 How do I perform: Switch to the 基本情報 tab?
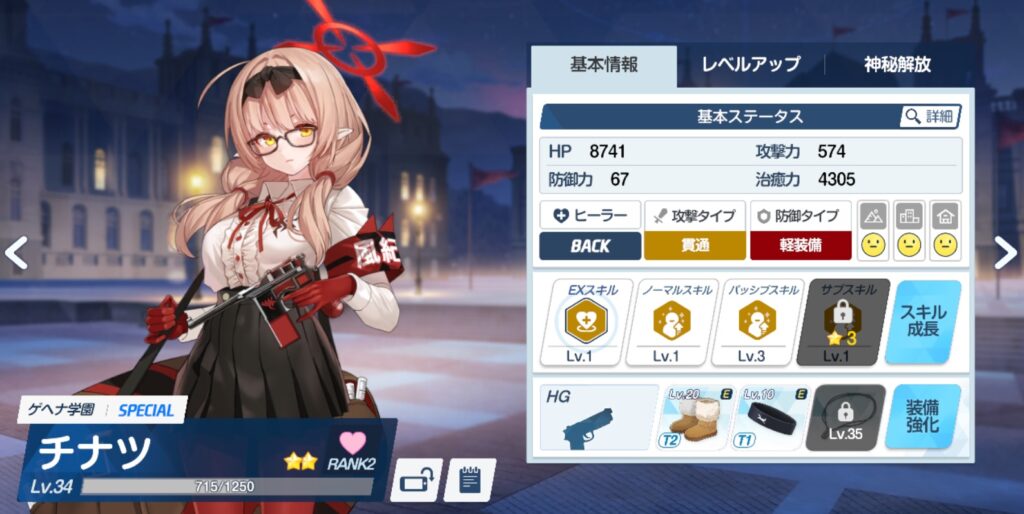pos(603,65)
